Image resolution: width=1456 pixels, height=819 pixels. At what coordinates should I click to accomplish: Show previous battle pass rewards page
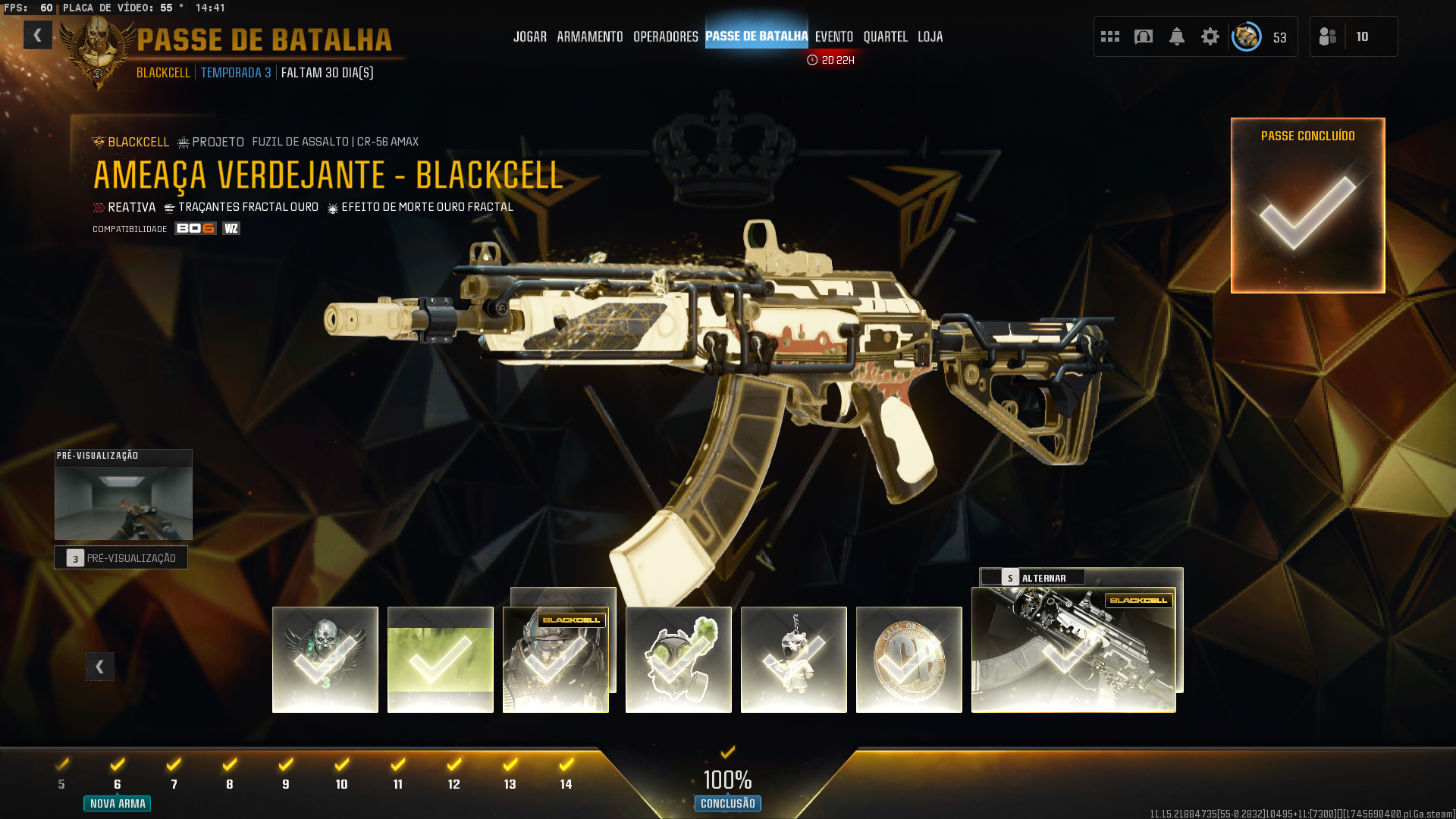click(x=99, y=667)
